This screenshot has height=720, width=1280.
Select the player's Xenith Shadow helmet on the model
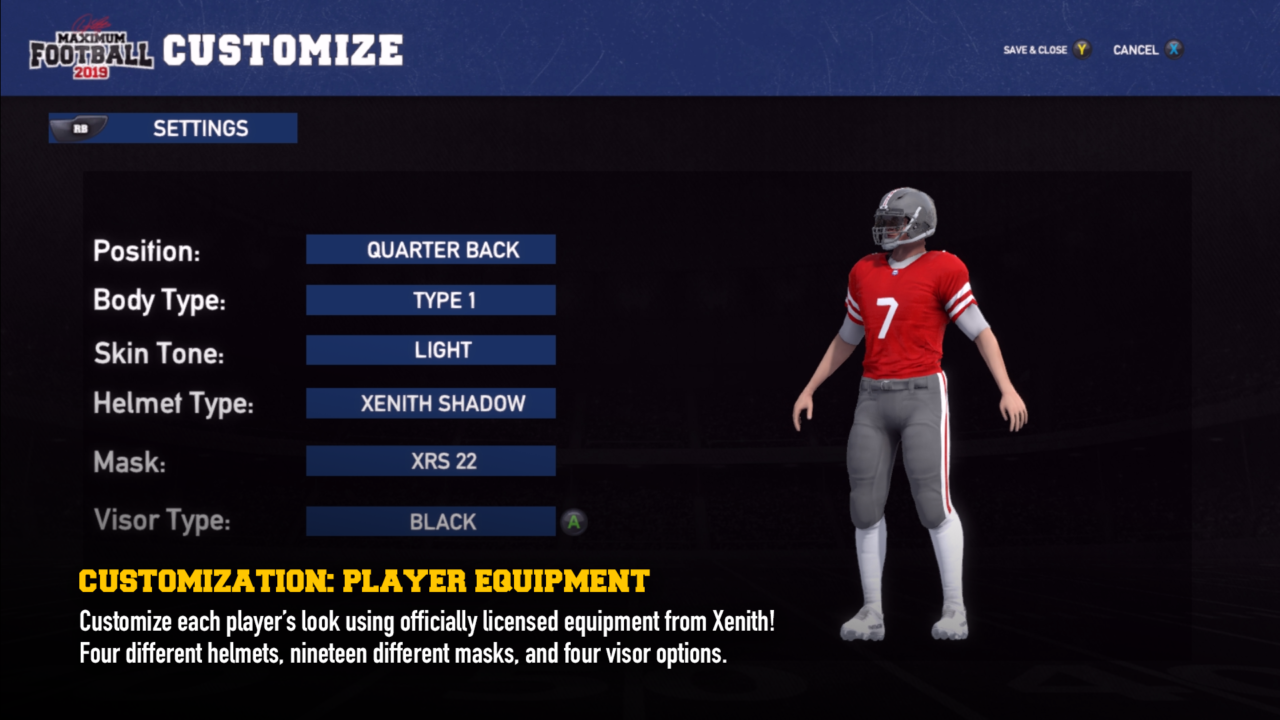905,215
